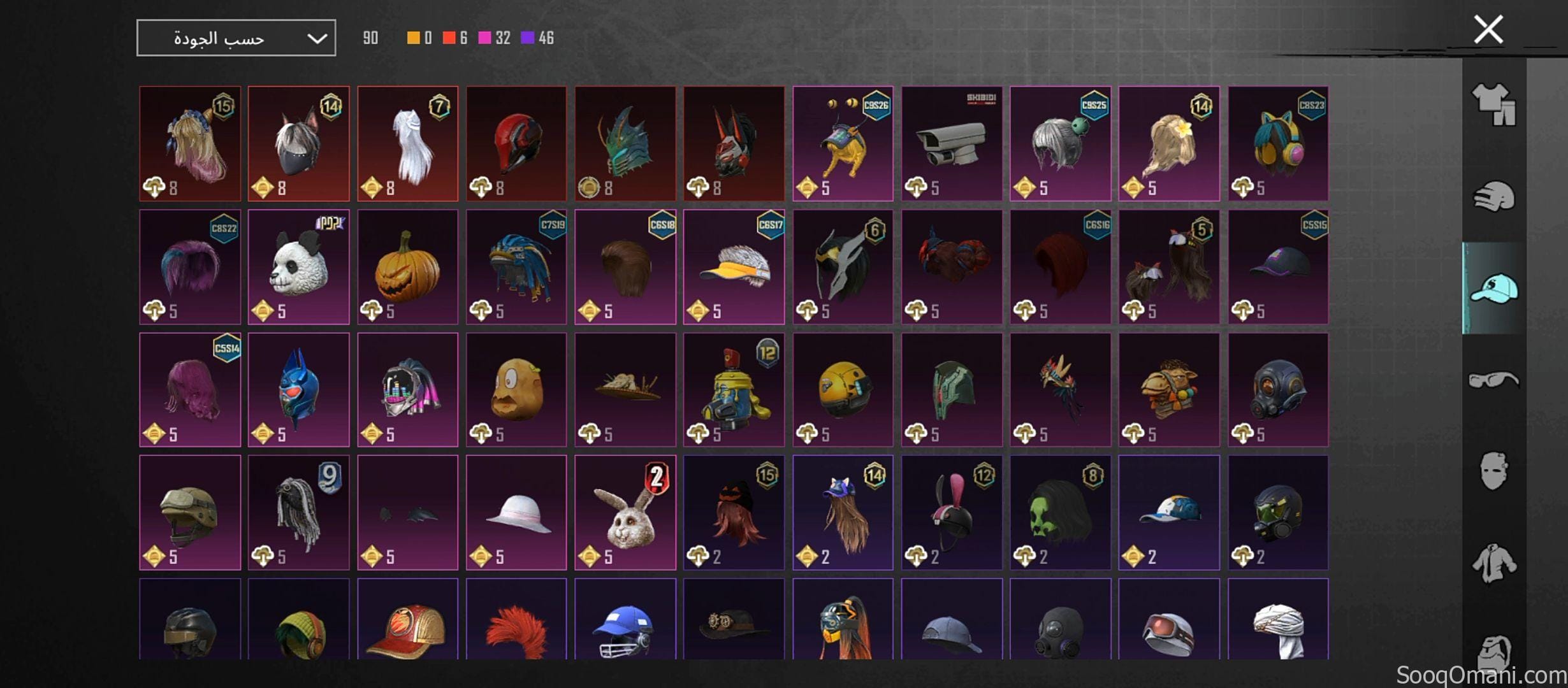
Task: Click the SKIBIDI camera headgear item
Action: [x=952, y=142]
